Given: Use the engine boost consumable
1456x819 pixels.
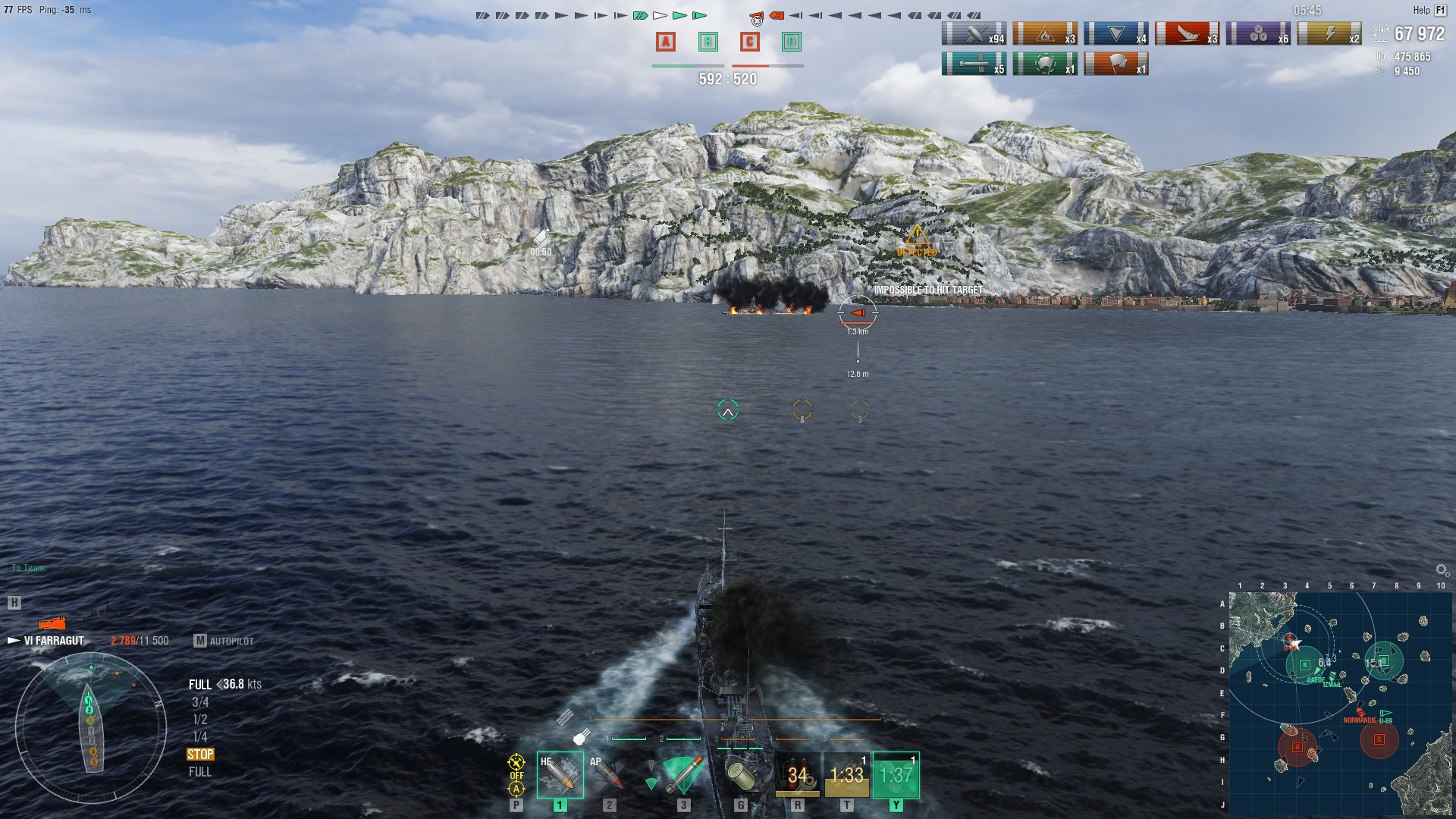Looking at the screenshot, I should (x=846, y=774).
